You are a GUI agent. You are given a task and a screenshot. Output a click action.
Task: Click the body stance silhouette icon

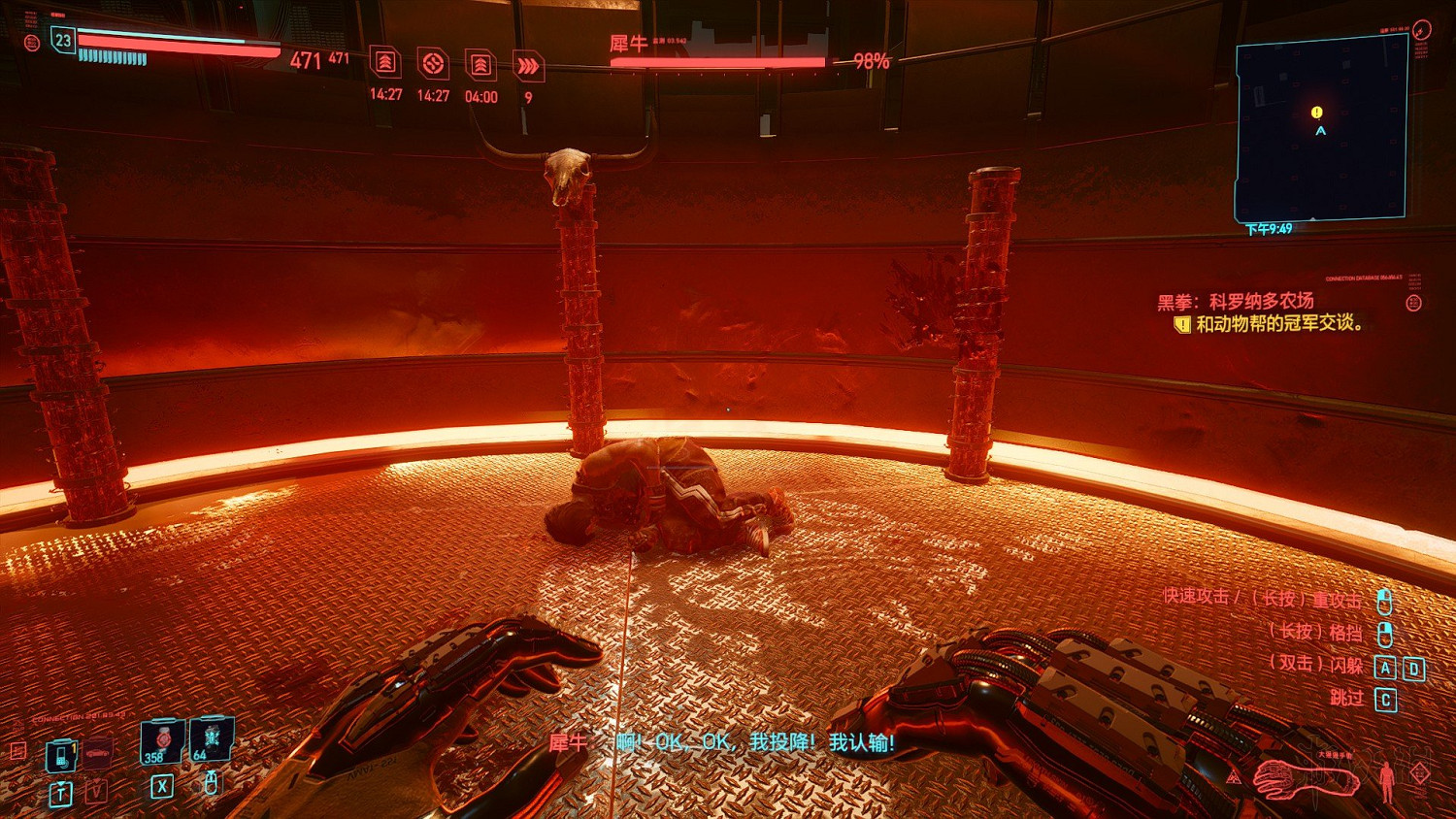click(x=1387, y=779)
